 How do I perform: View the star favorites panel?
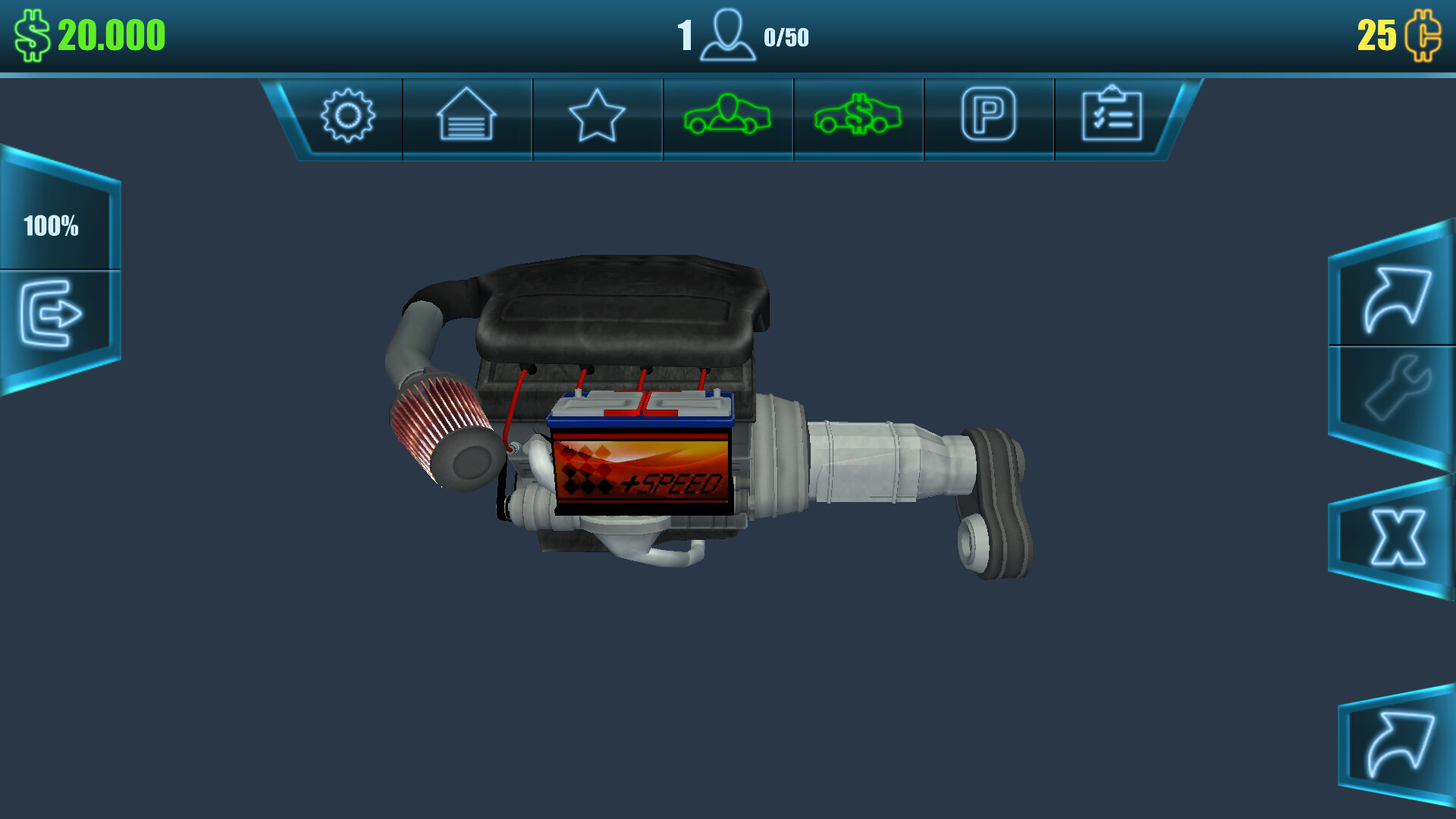pyautogui.click(x=597, y=115)
